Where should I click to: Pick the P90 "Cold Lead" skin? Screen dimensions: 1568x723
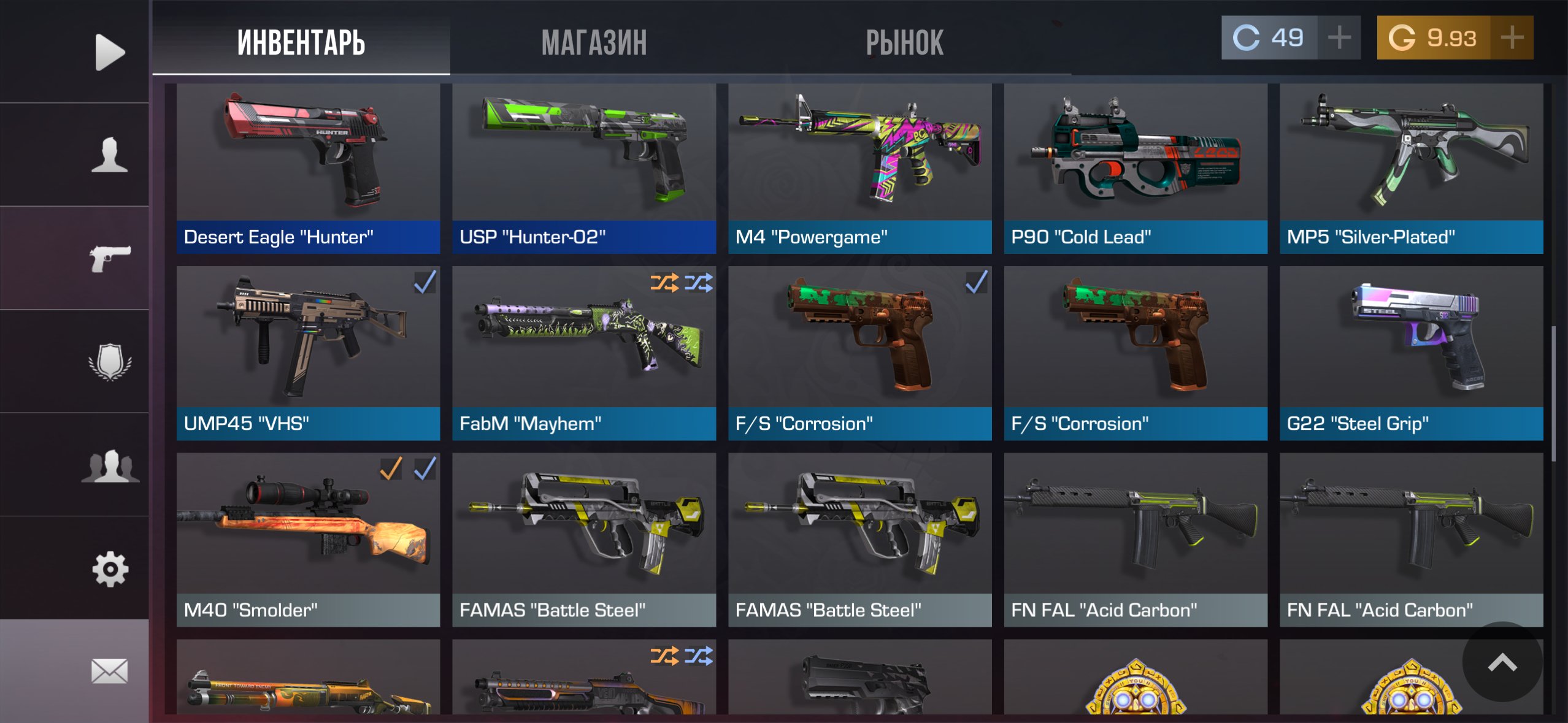coord(1136,169)
